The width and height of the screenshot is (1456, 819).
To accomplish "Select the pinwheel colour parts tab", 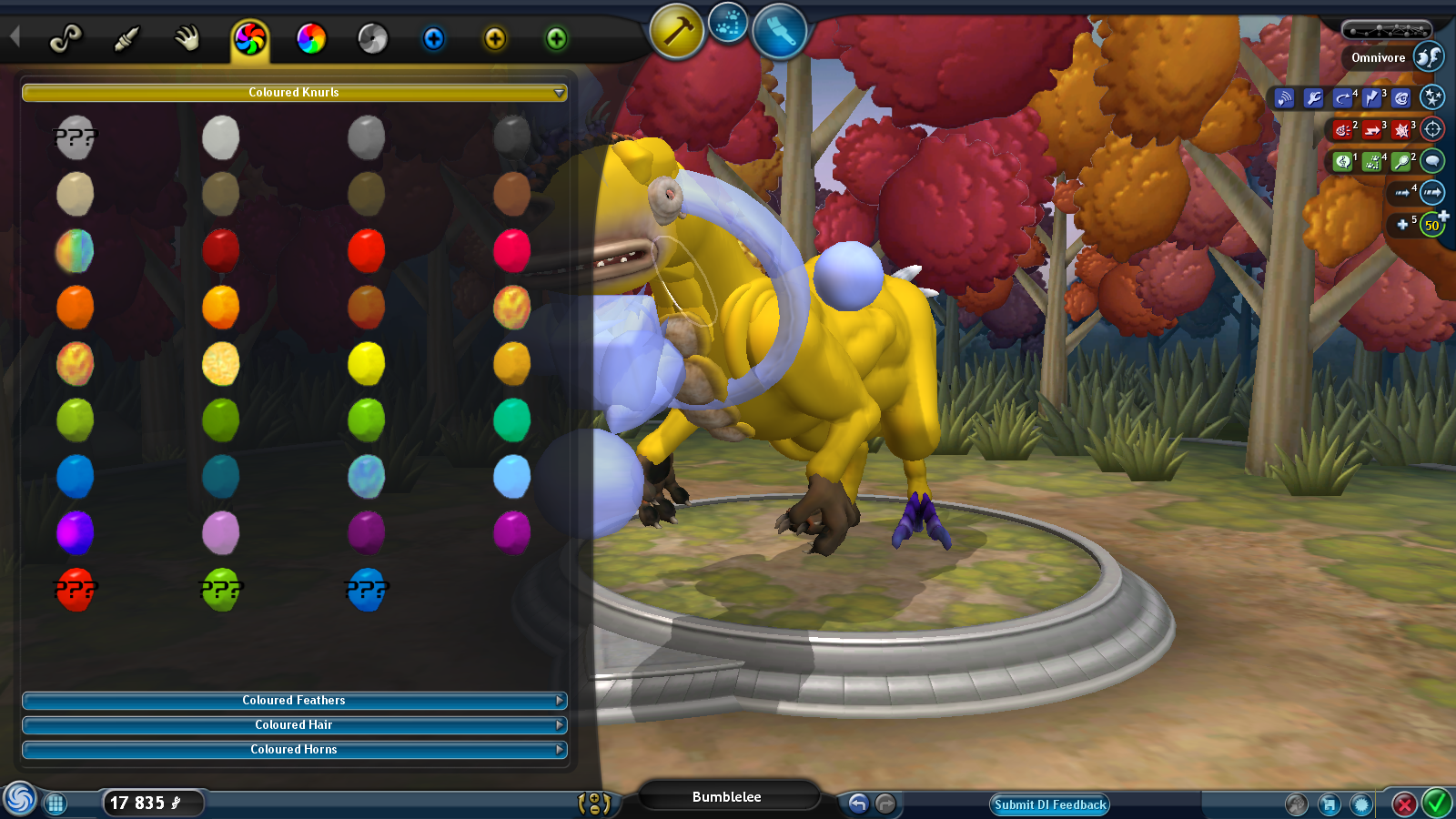I will (249, 39).
